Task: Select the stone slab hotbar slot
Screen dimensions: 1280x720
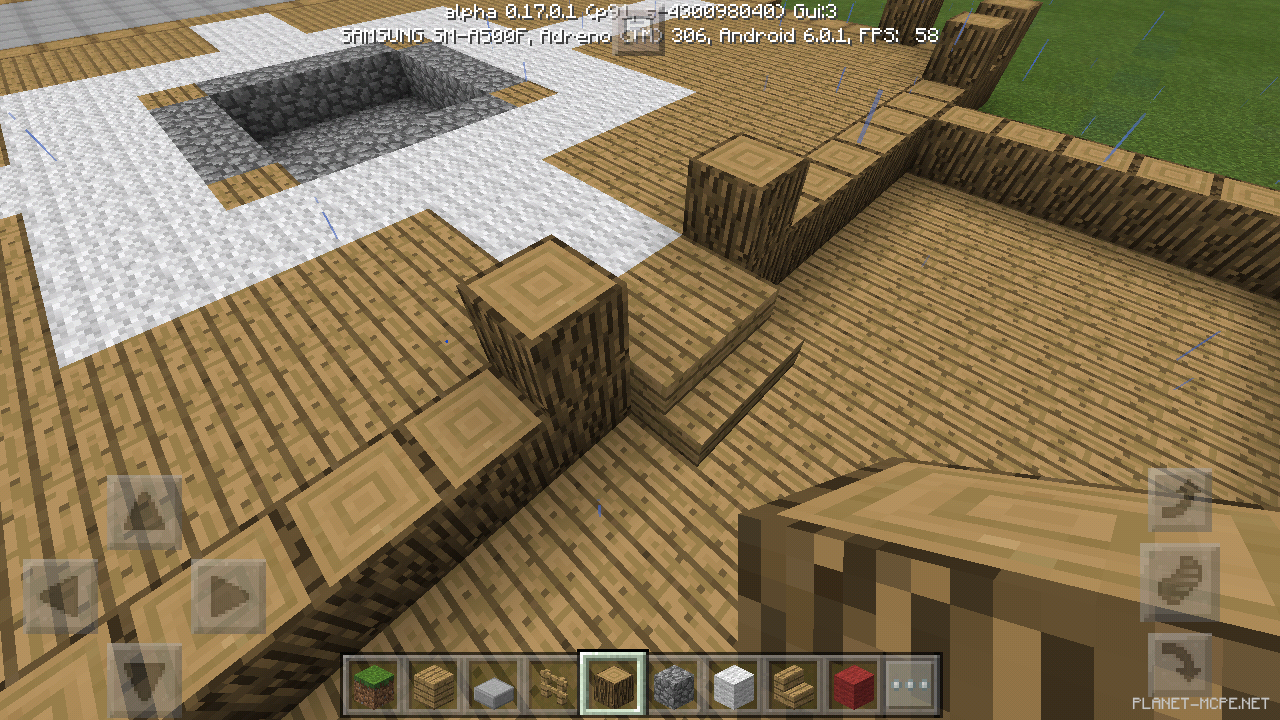Action: click(x=494, y=685)
